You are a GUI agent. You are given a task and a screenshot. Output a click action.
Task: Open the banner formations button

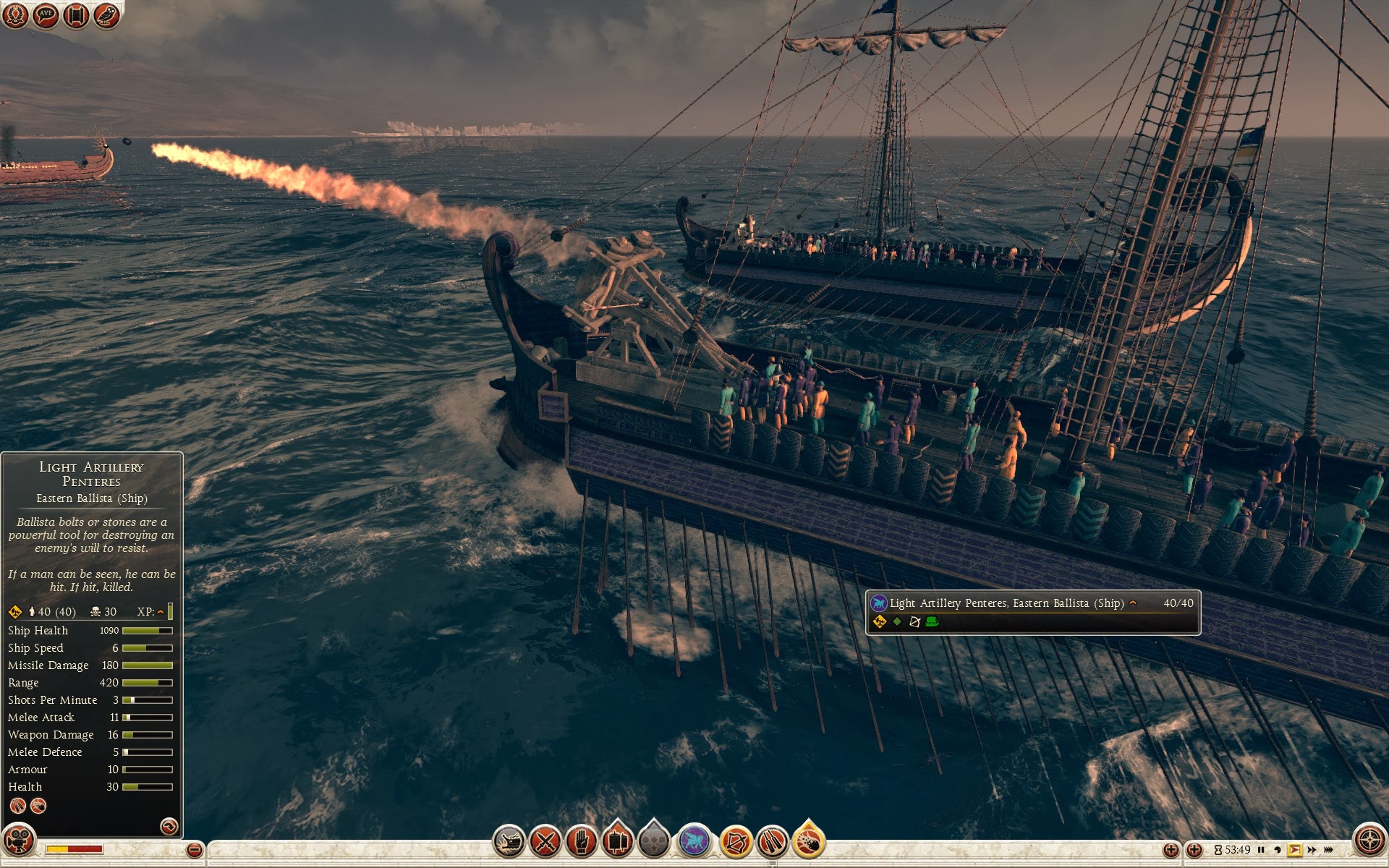click(x=617, y=842)
